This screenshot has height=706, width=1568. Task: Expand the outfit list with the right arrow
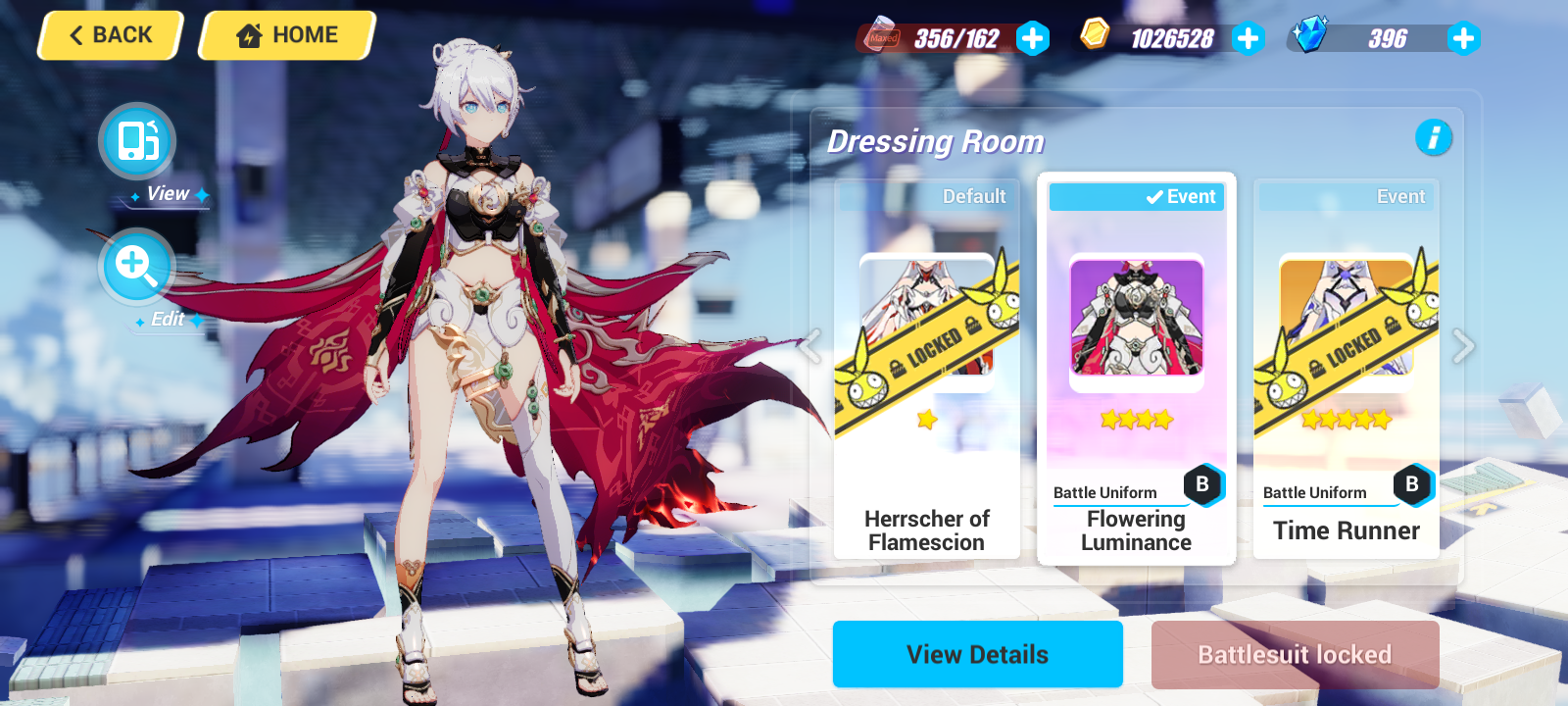coord(1461,346)
